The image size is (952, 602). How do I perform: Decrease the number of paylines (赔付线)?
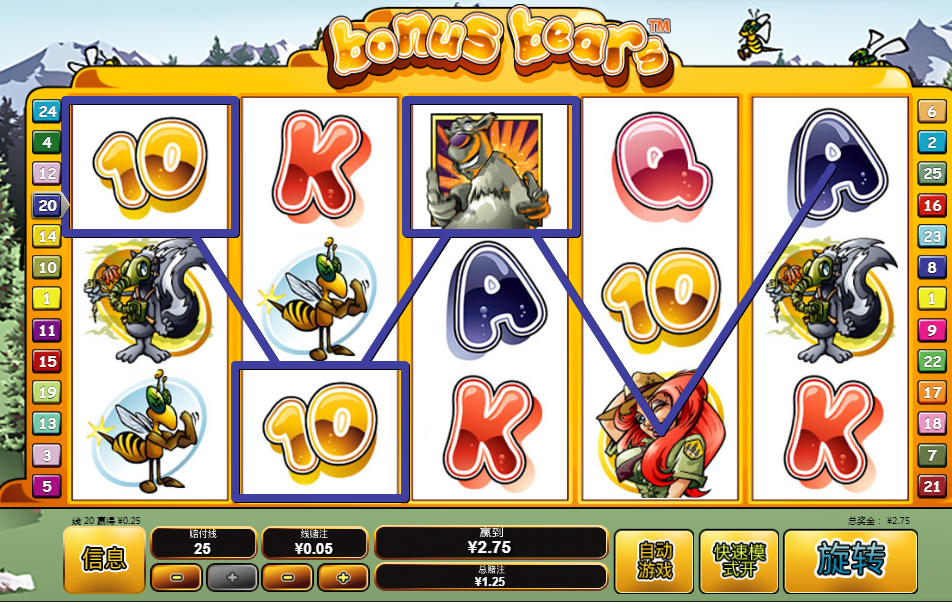tap(177, 577)
